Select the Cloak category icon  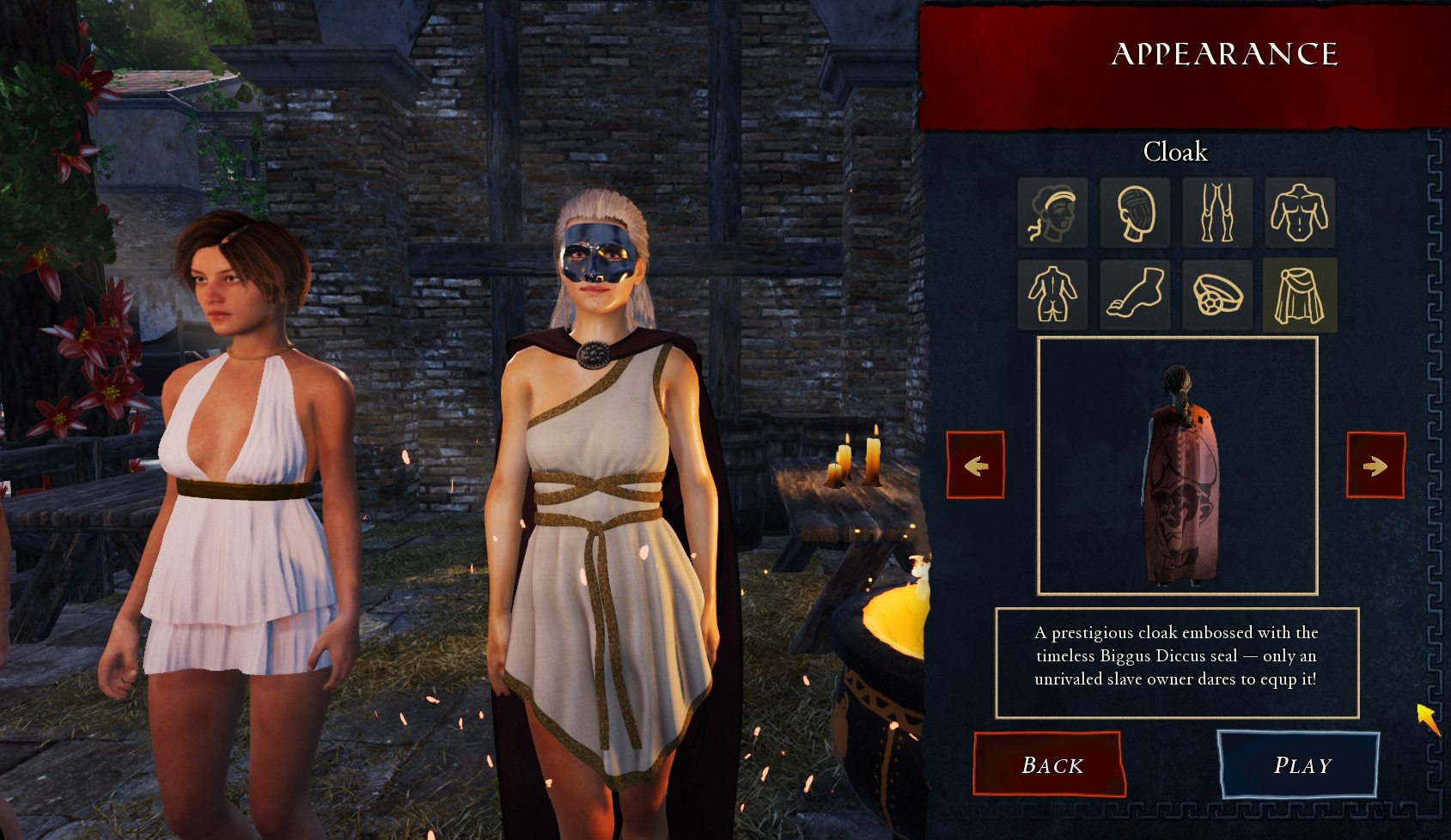coord(1300,295)
